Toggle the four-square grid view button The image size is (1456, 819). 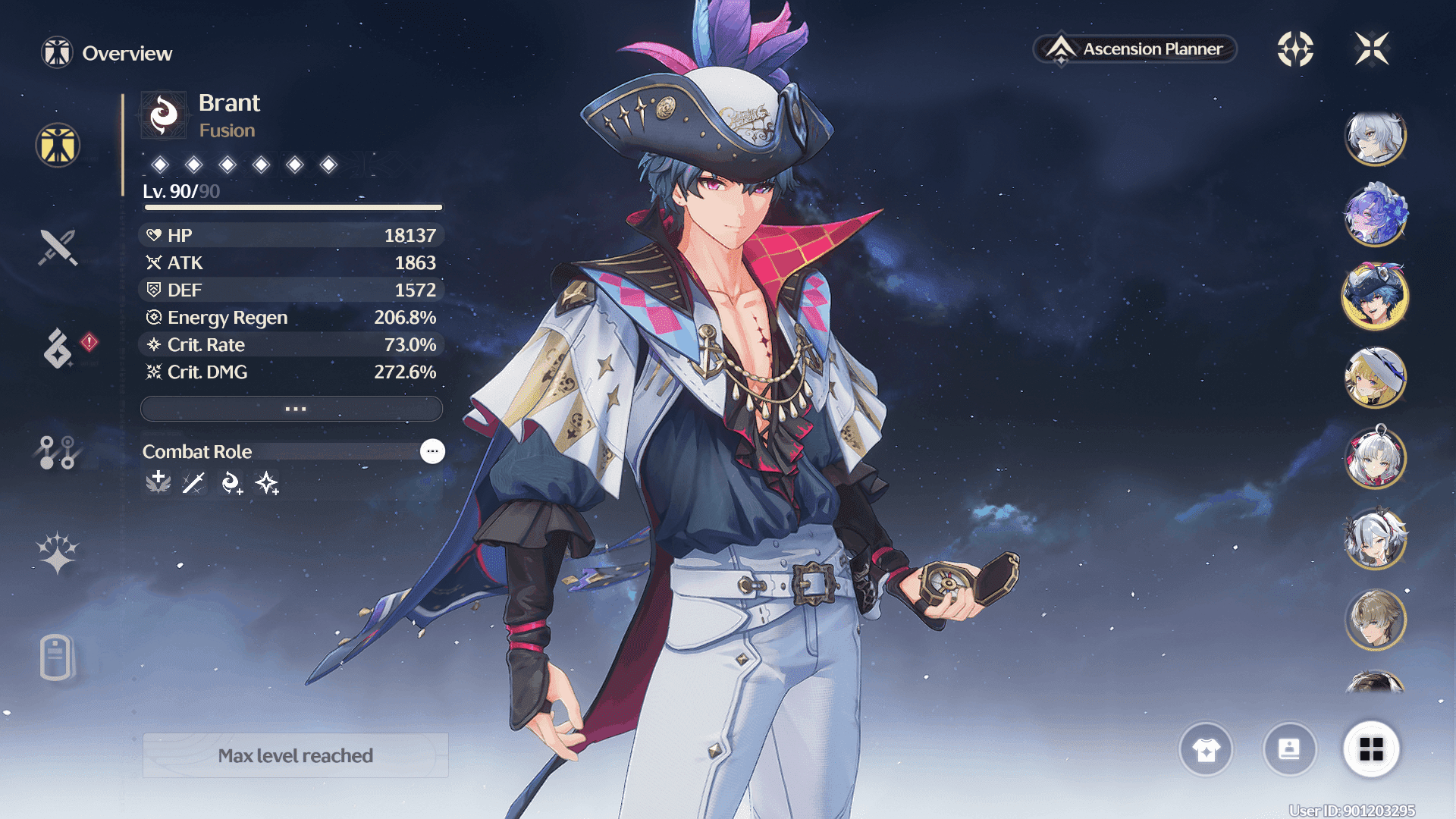tap(1371, 749)
